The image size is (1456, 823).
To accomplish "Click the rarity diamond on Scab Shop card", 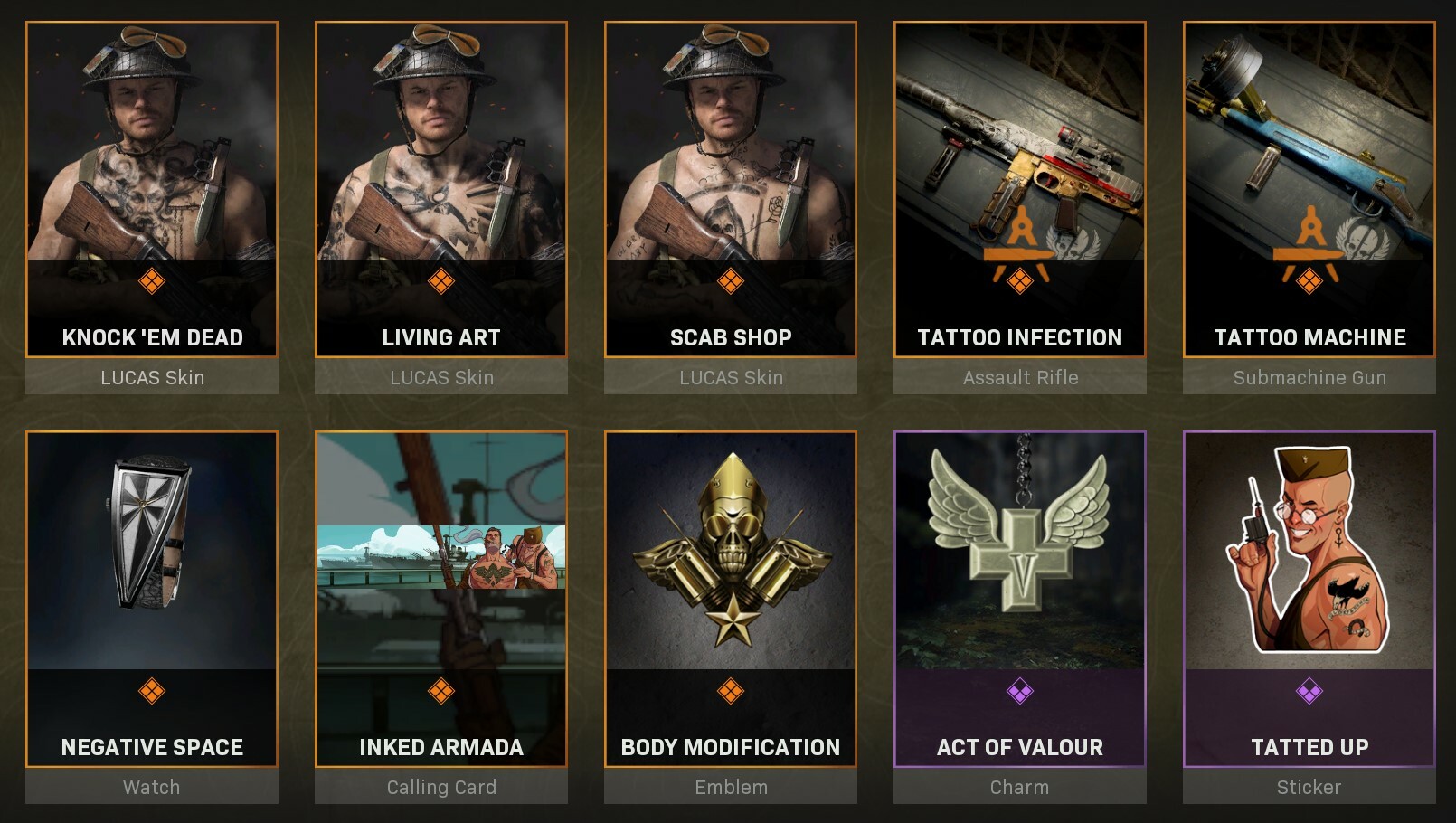I will click(x=733, y=284).
